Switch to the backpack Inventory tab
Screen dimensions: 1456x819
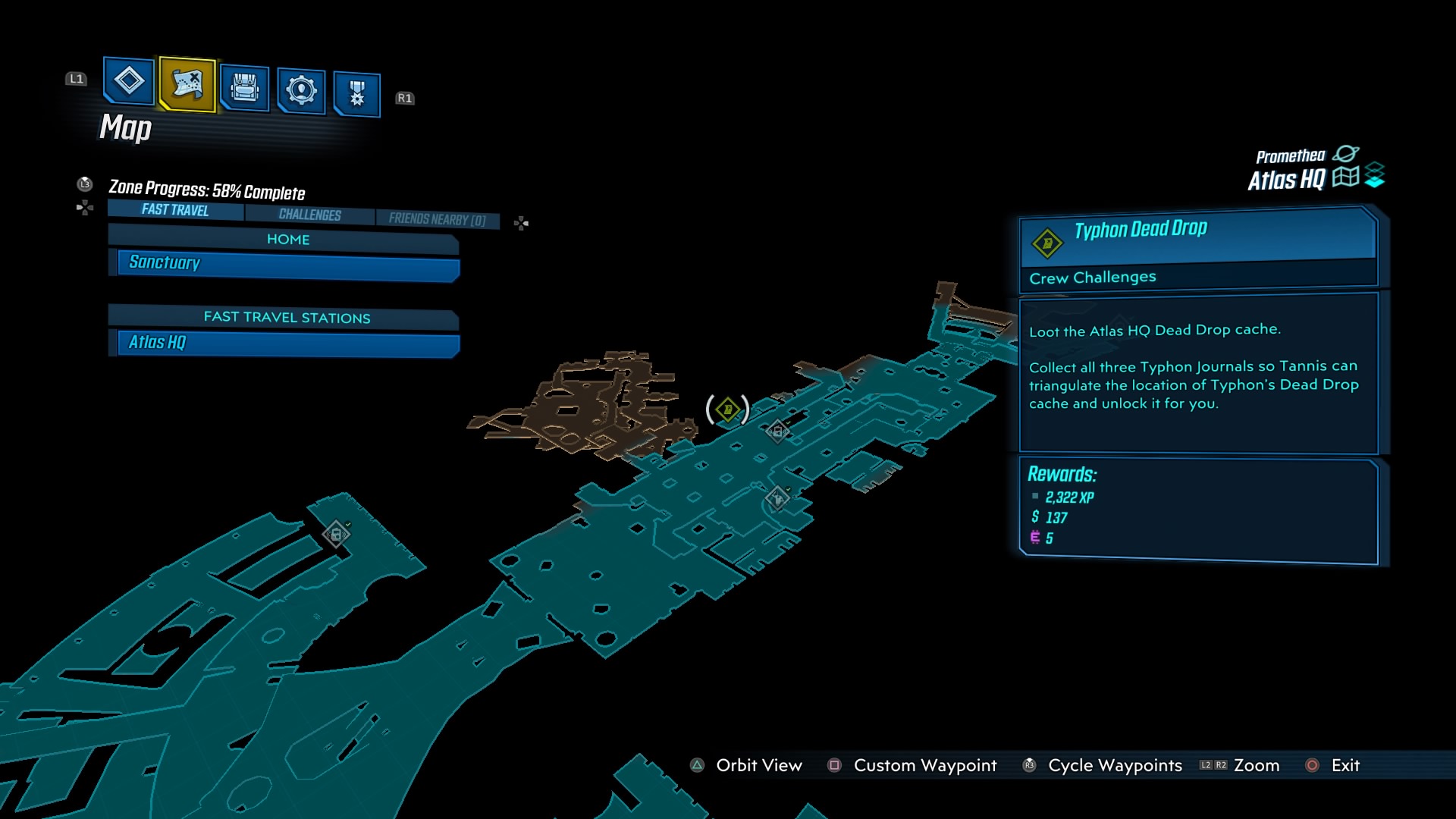(244, 89)
